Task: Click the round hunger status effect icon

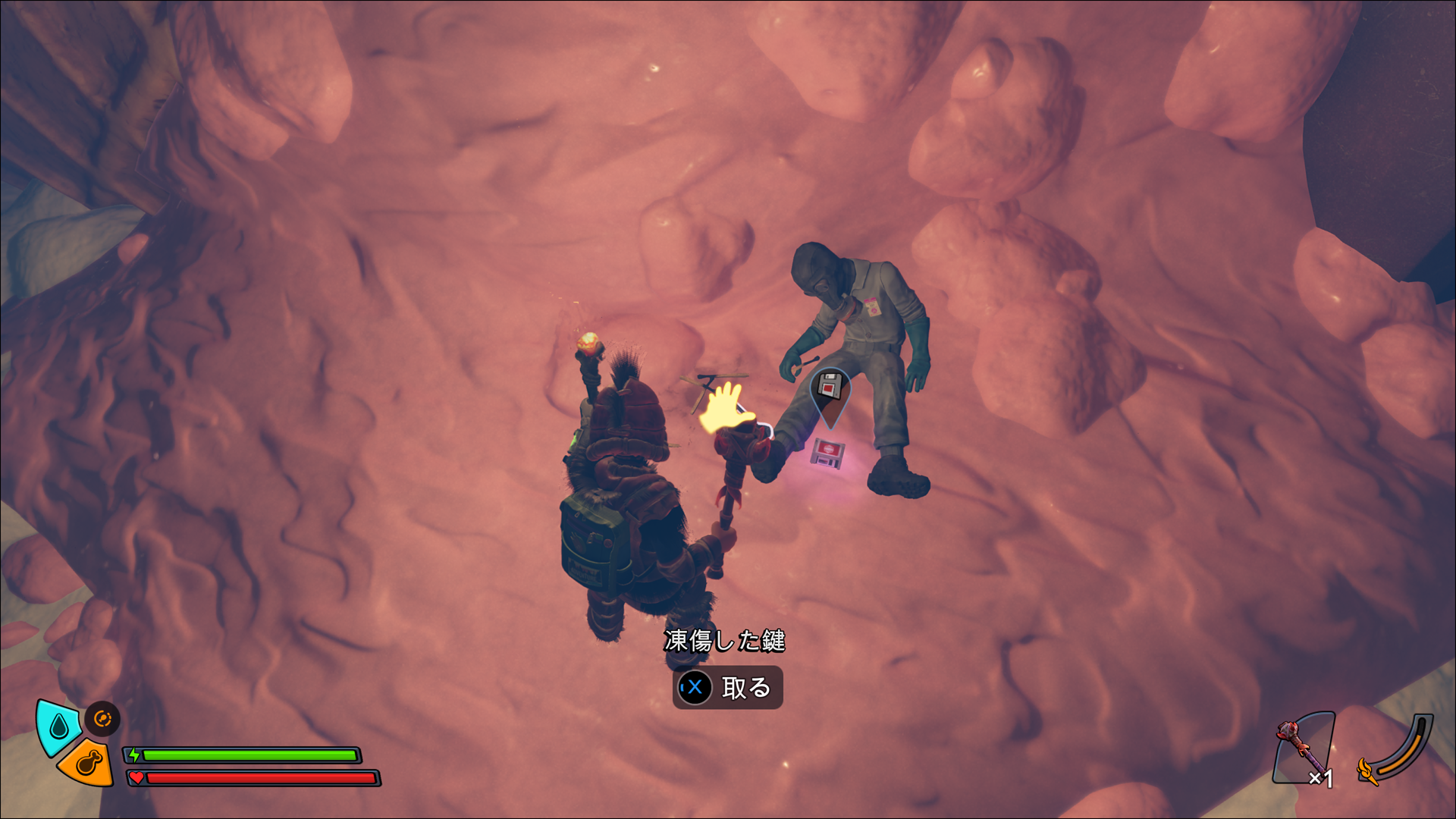Action: 102,718
